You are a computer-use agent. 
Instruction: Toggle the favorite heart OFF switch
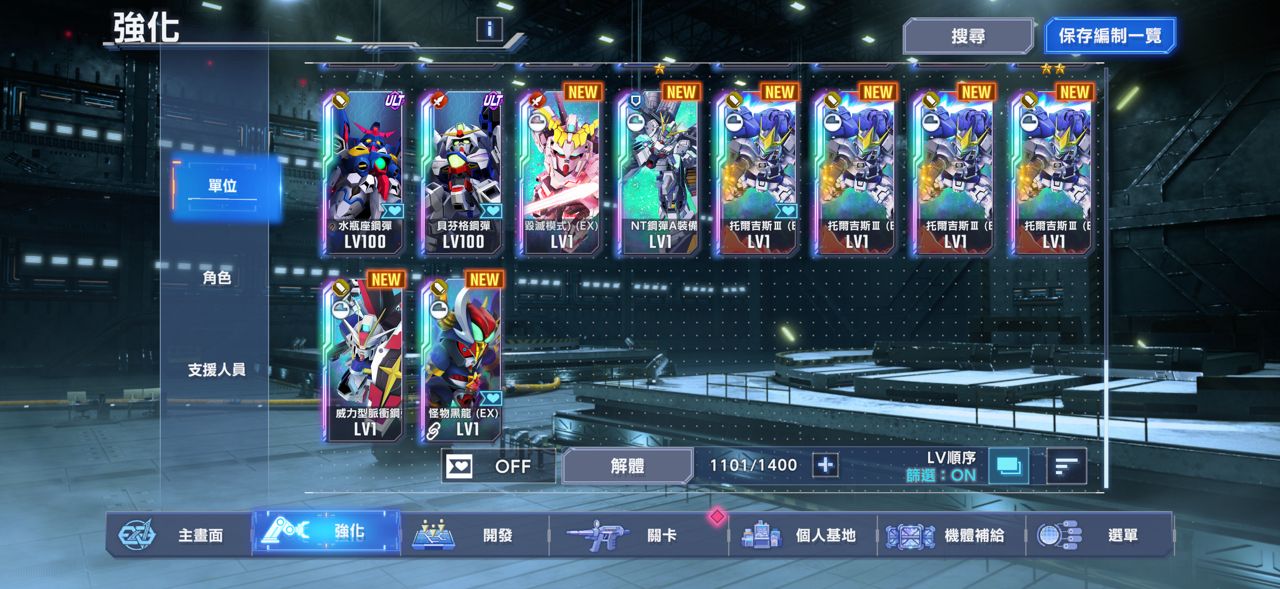pyautogui.click(x=498, y=466)
